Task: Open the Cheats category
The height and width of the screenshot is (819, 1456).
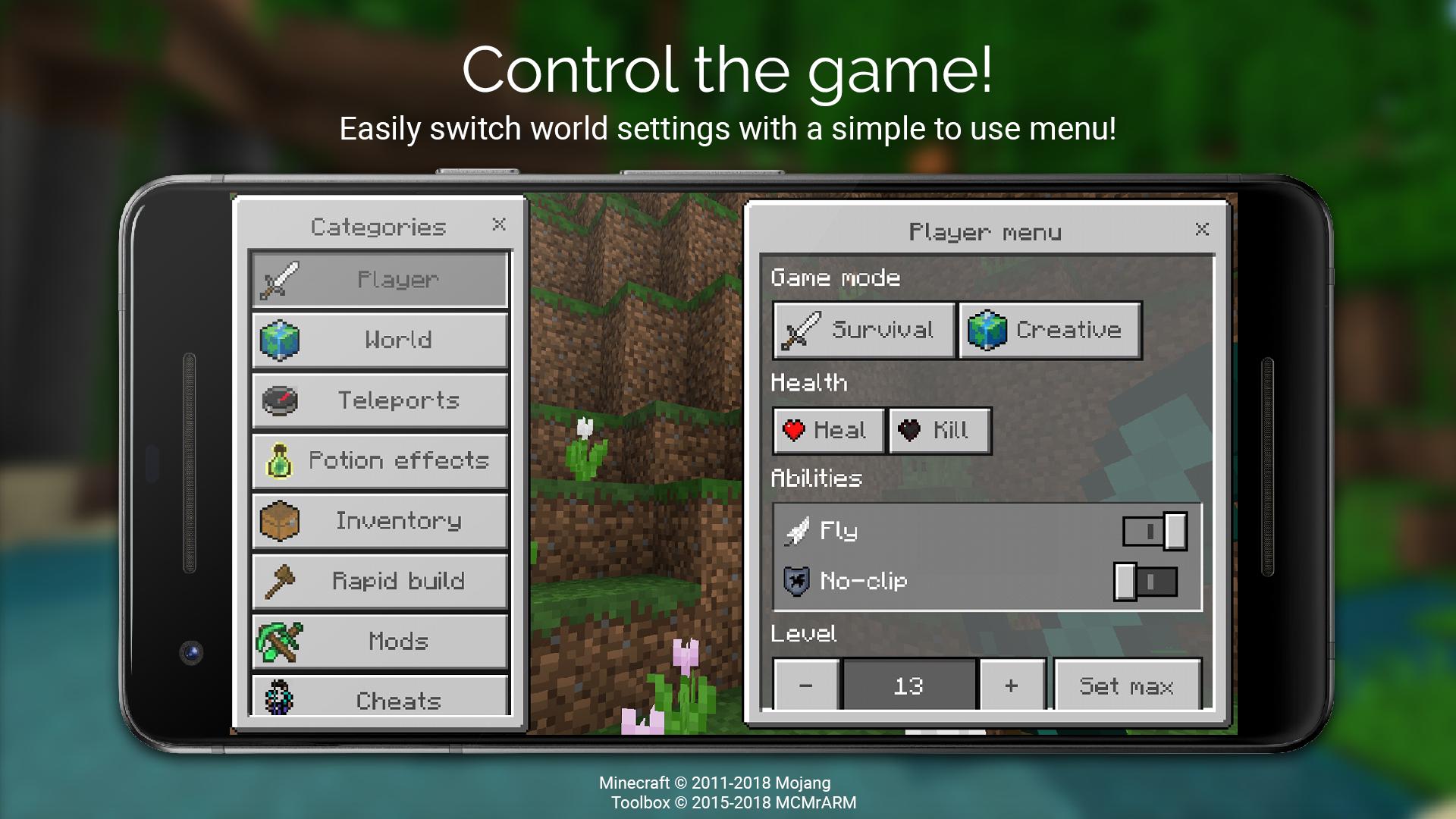Action: coord(379,701)
